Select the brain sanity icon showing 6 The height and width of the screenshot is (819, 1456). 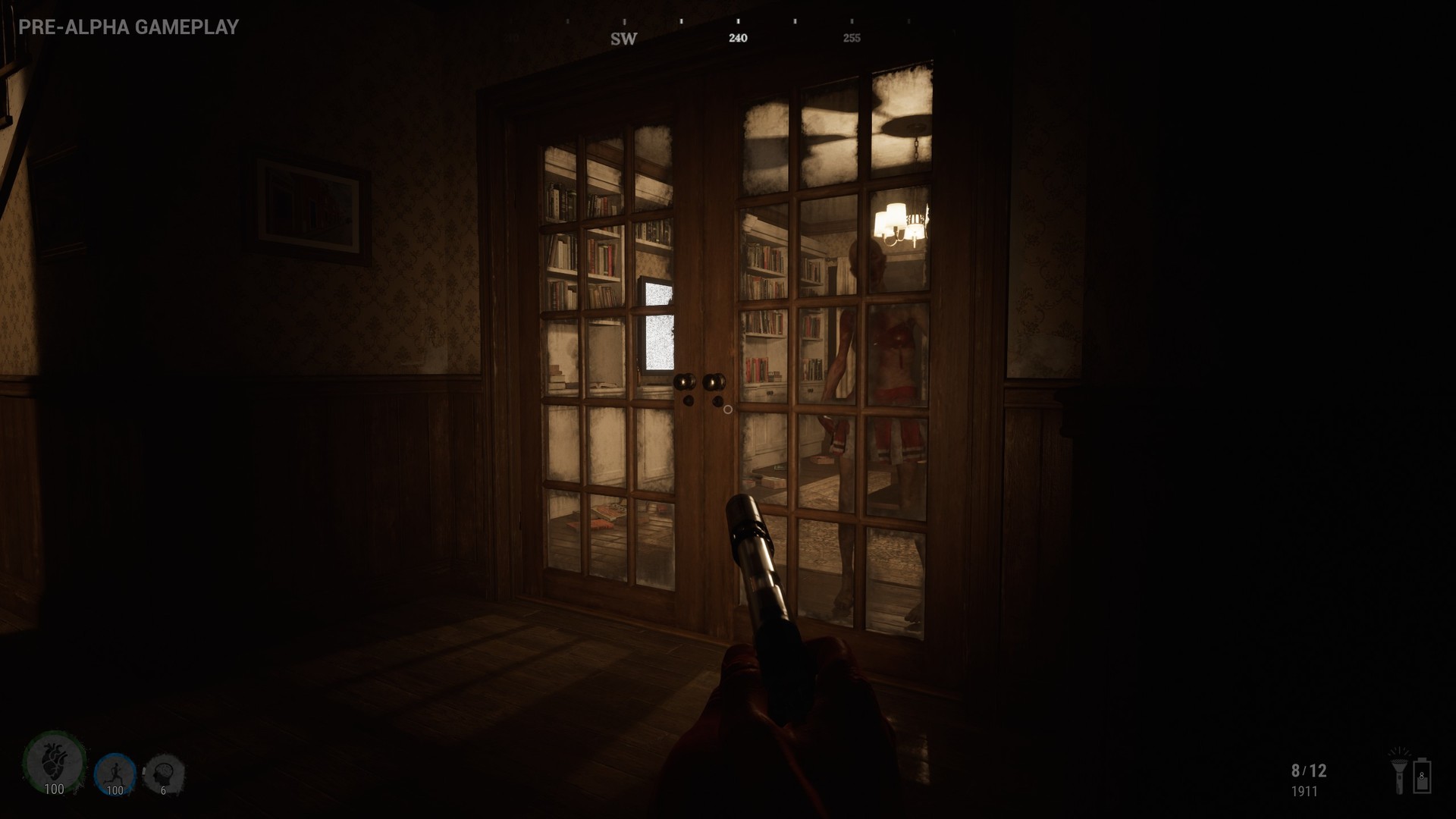point(165,771)
